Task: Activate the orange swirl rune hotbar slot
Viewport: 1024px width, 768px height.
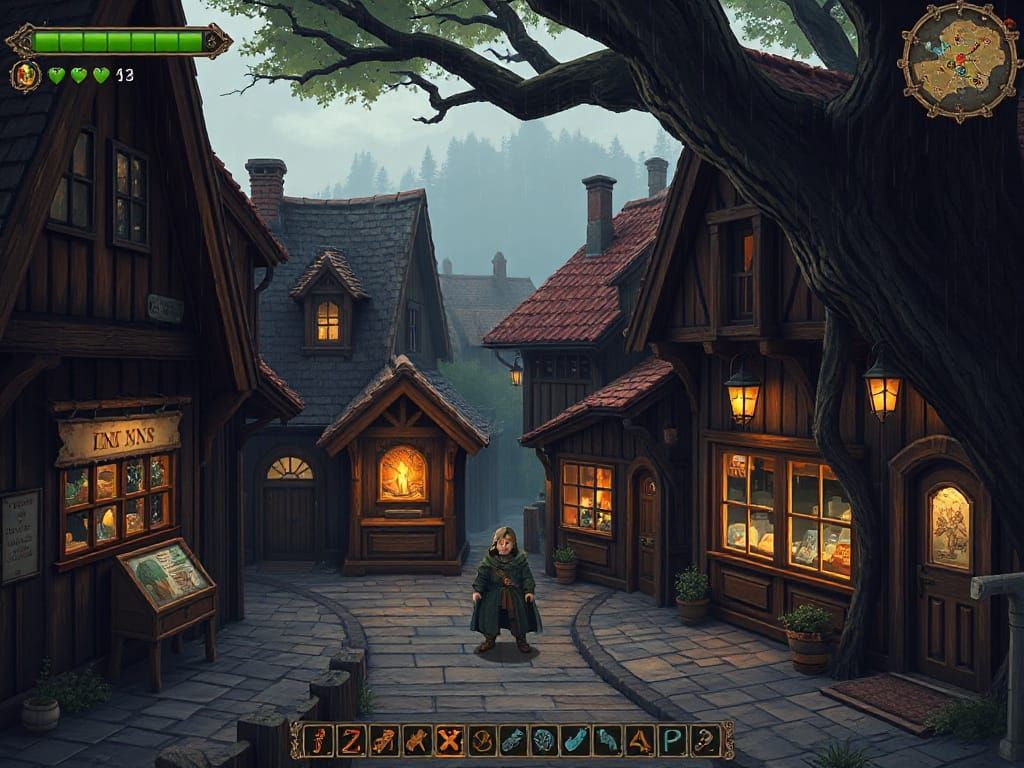Action: pos(482,740)
